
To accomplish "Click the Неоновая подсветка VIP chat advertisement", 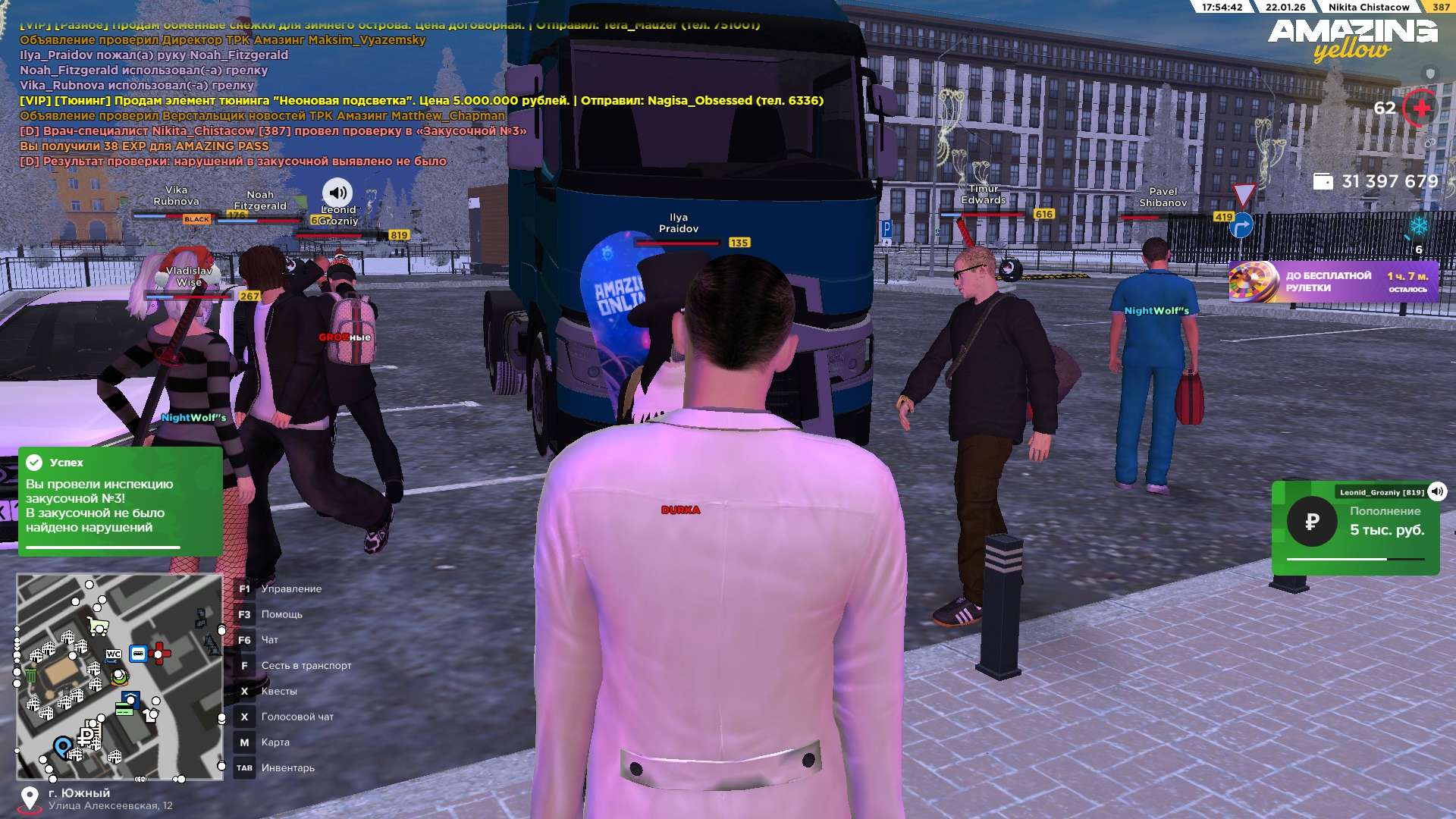I will click(x=421, y=100).
